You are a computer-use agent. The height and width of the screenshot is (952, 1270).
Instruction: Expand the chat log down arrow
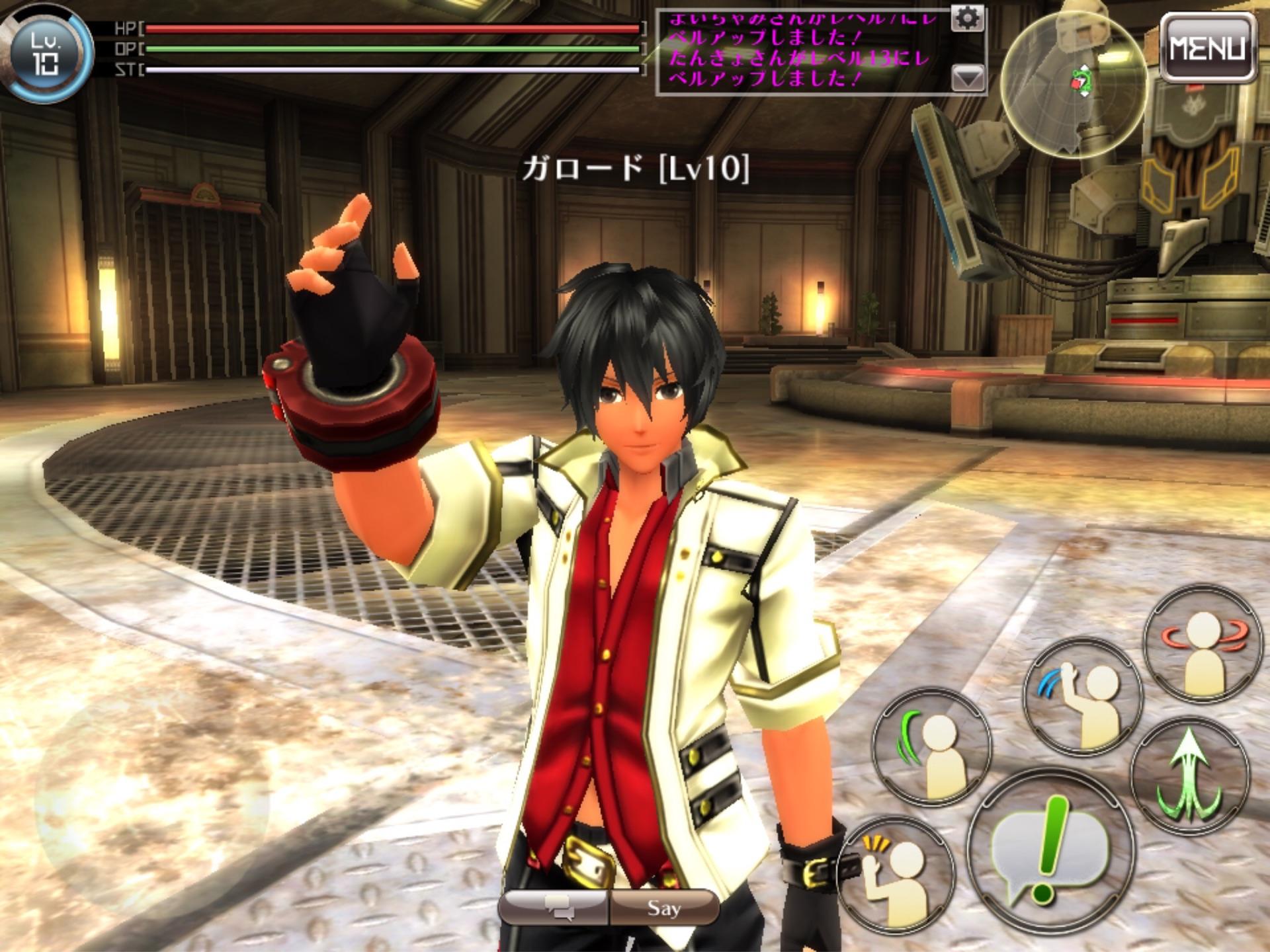(x=967, y=79)
